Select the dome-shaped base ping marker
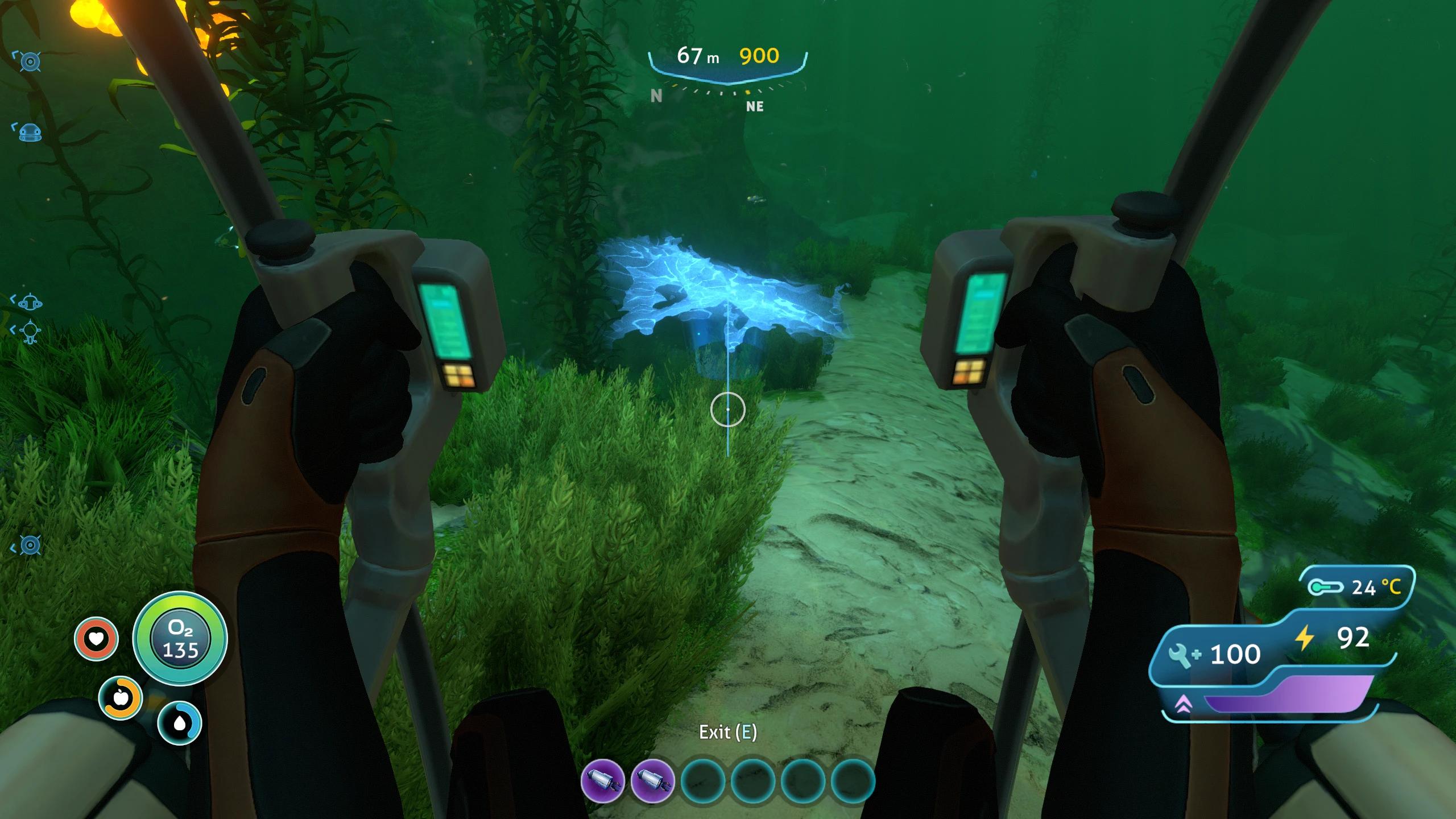This screenshot has width=1456, height=819. click(31, 133)
